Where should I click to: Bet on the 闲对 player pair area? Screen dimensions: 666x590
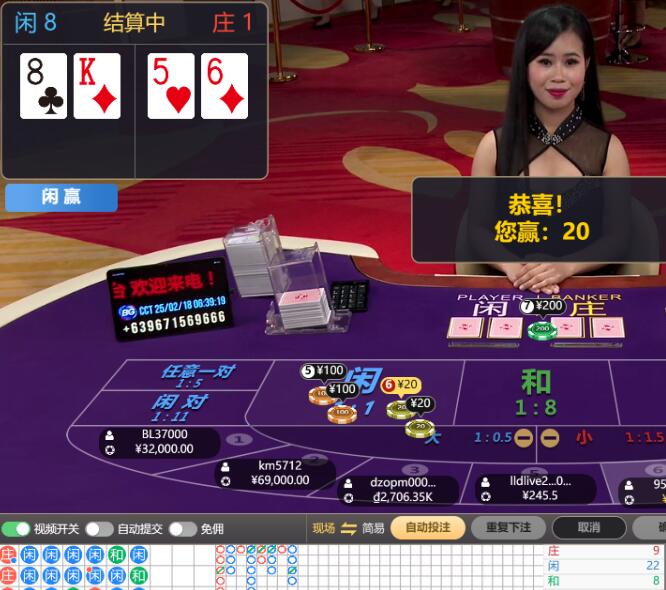180,407
